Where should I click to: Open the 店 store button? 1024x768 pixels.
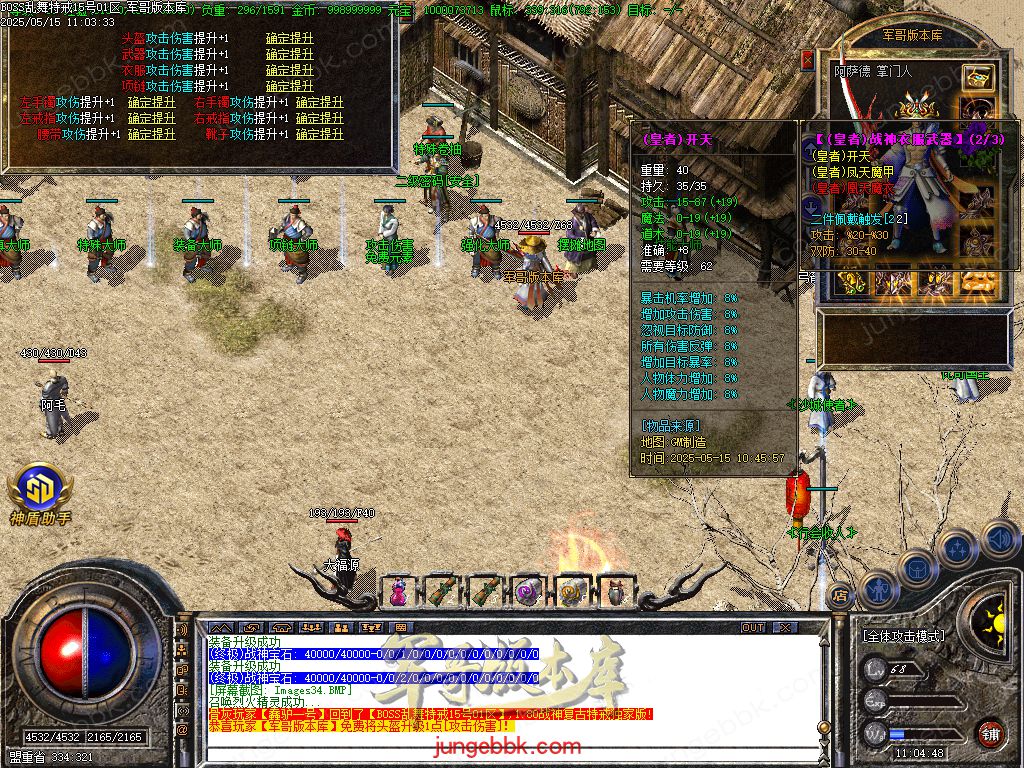[x=839, y=597]
